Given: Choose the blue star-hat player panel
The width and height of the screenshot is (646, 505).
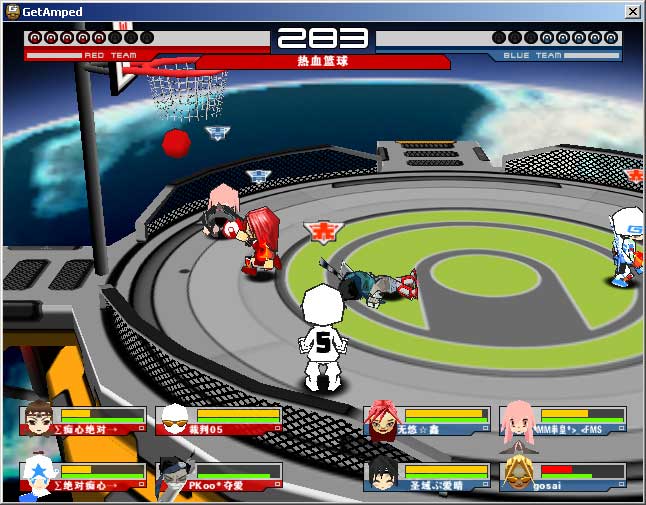Looking at the screenshot, I should point(83,476).
